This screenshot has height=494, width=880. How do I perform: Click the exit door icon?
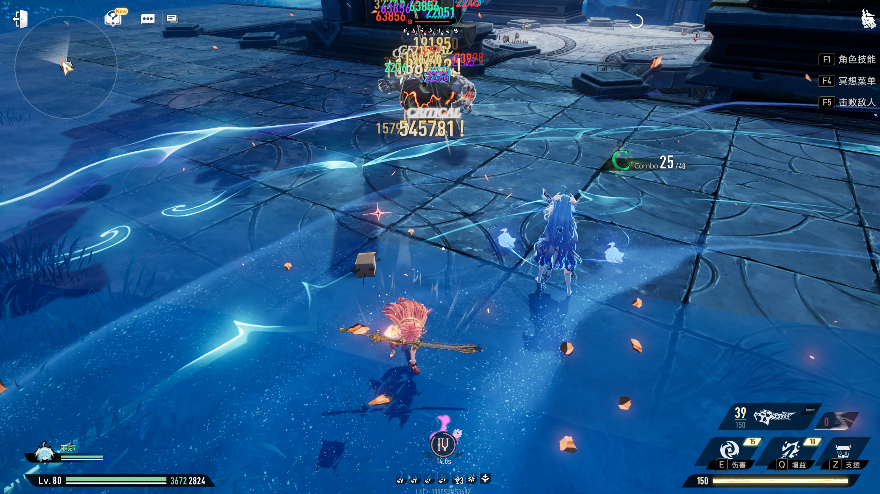click(20, 18)
